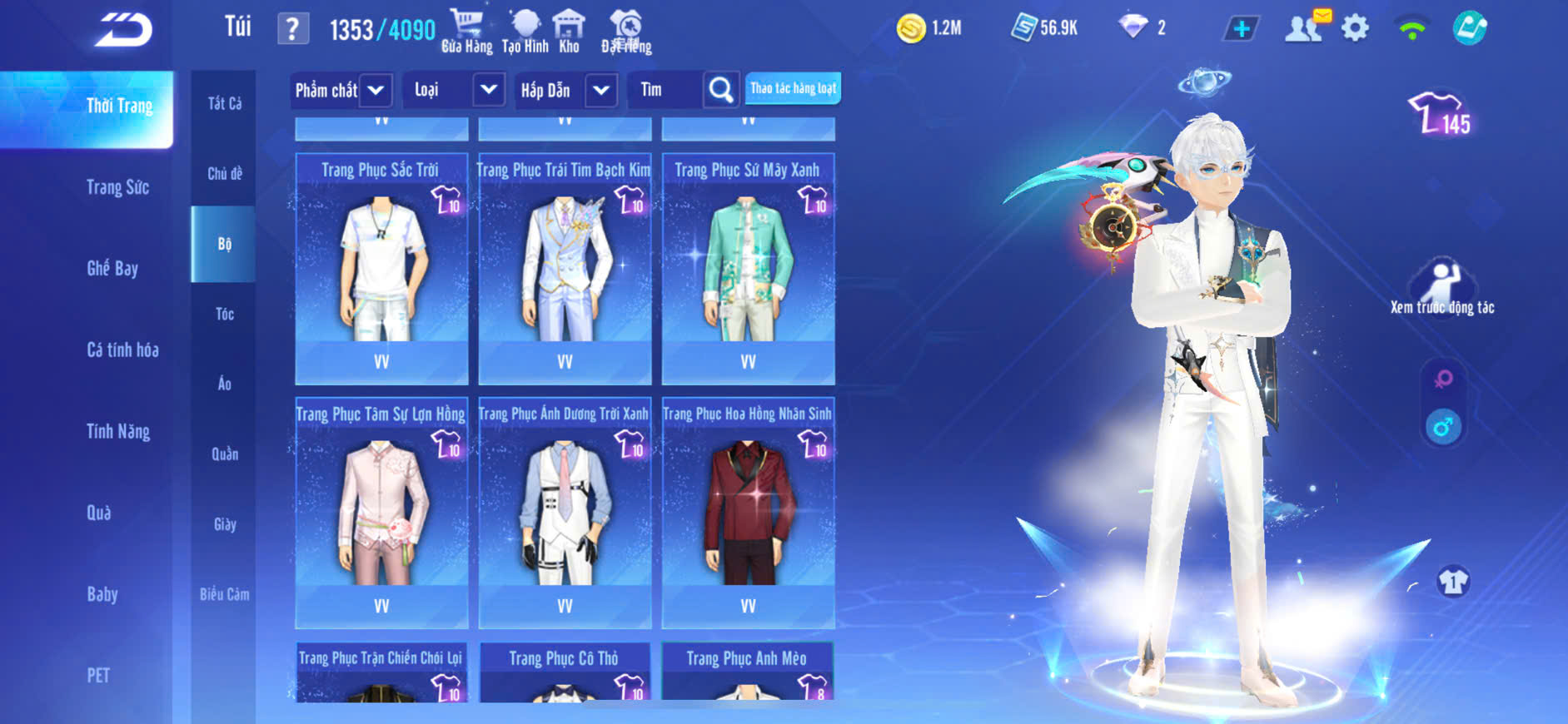Show the Tất Cả sub-tab

[x=224, y=103]
